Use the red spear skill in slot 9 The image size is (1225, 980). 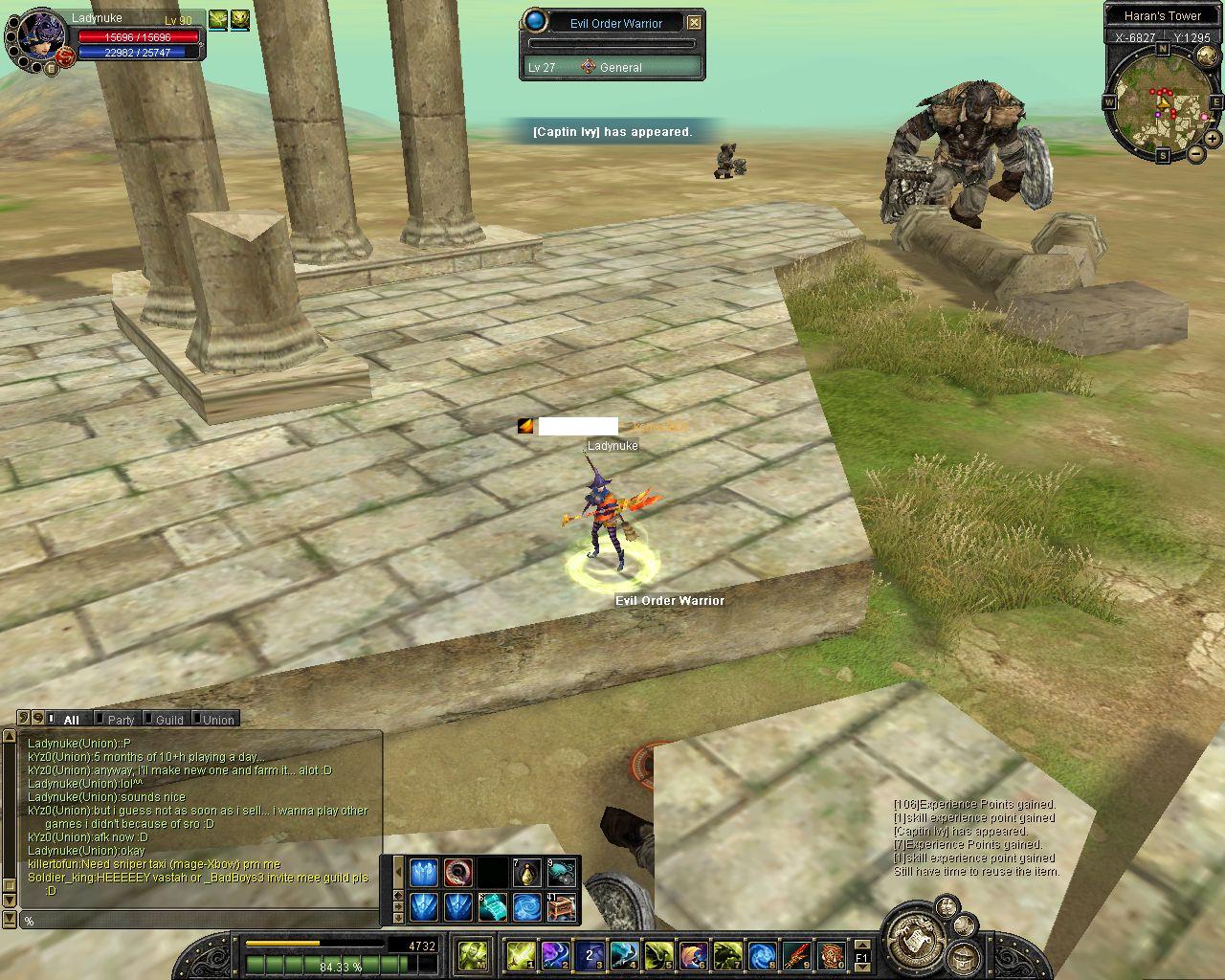pyautogui.click(x=796, y=954)
